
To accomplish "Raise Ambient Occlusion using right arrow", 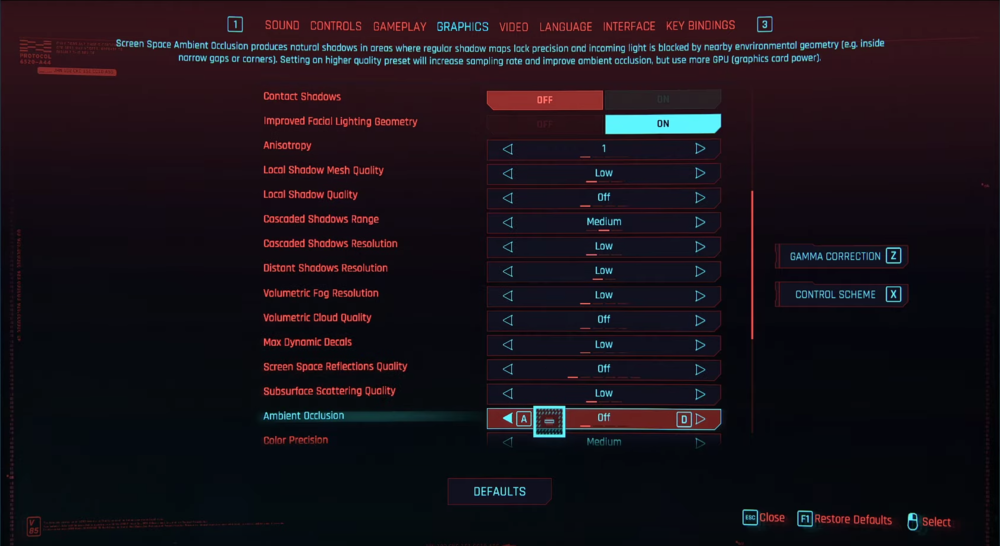I will tap(700, 419).
